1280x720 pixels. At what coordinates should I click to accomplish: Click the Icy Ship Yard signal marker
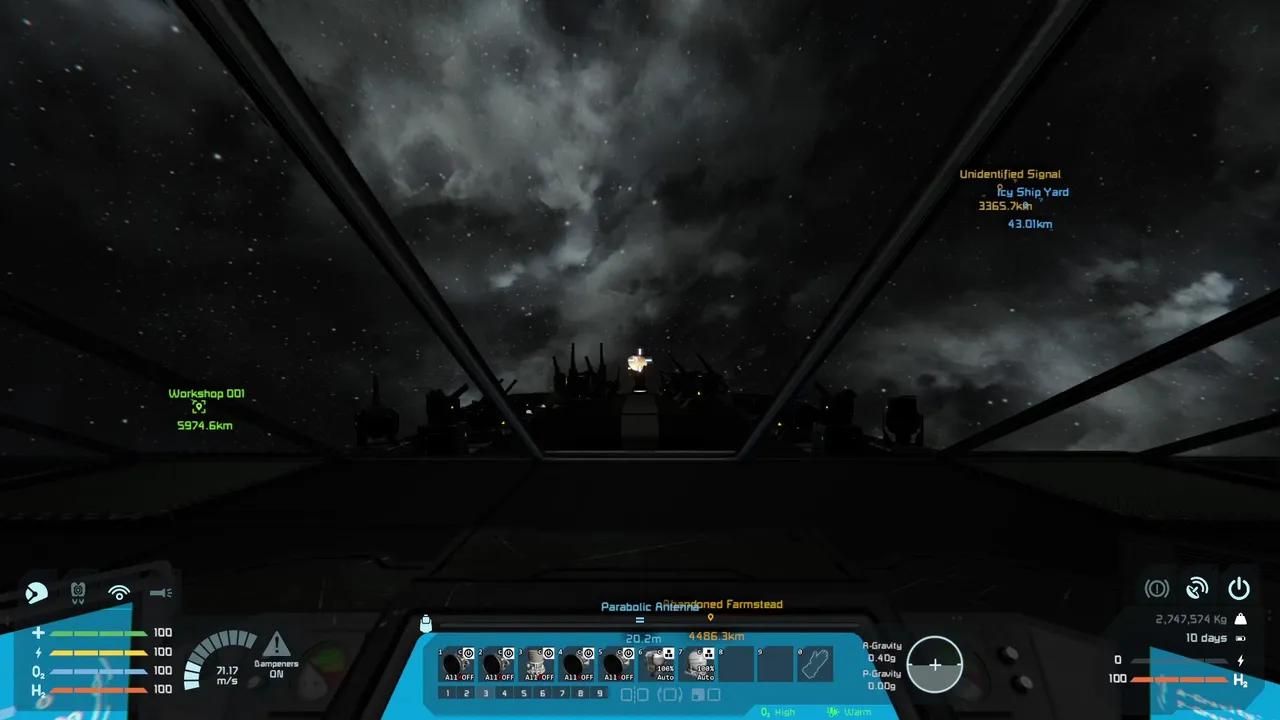click(x=1033, y=192)
